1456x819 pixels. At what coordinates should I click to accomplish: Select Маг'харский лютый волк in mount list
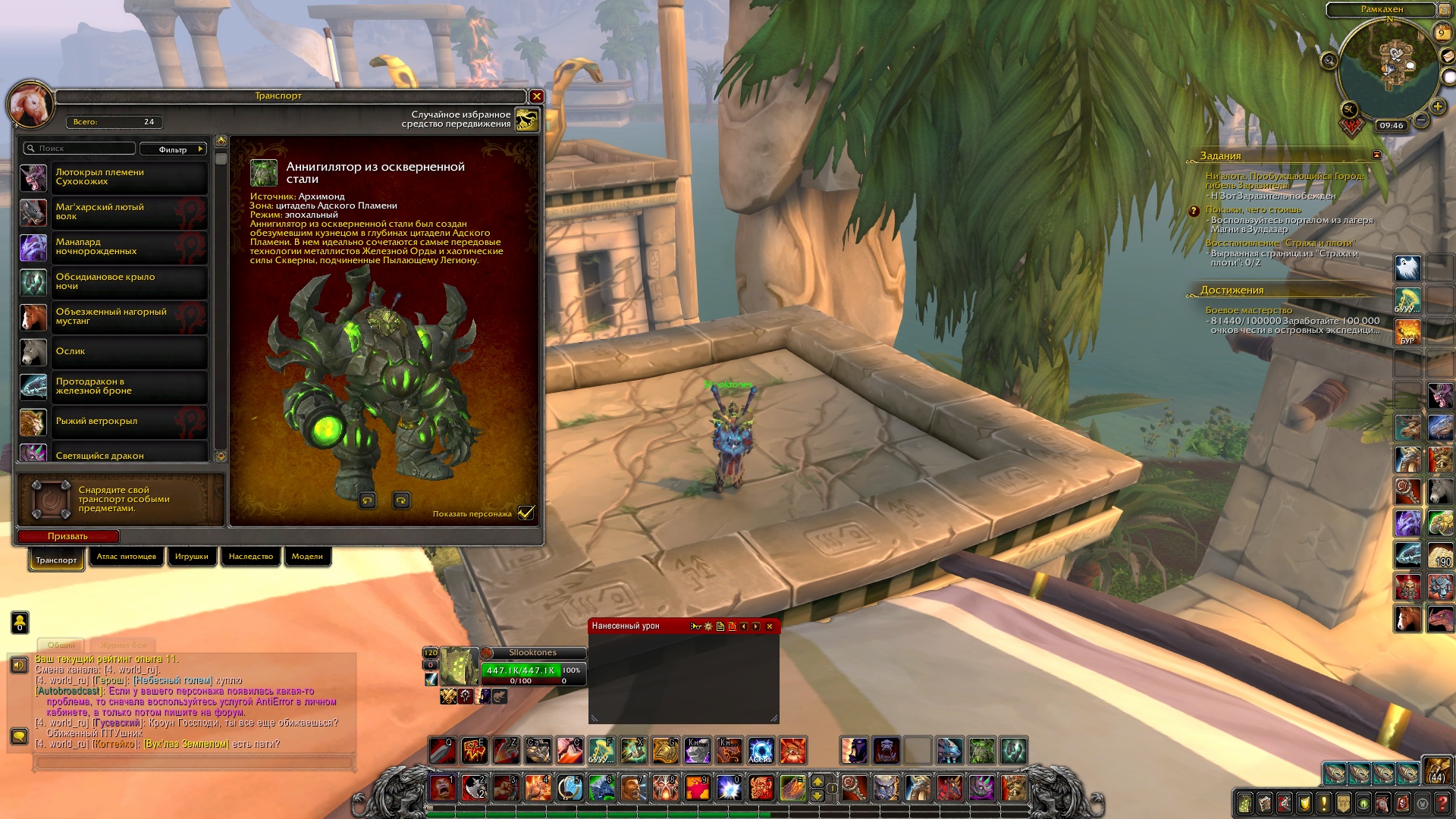(114, 212)
